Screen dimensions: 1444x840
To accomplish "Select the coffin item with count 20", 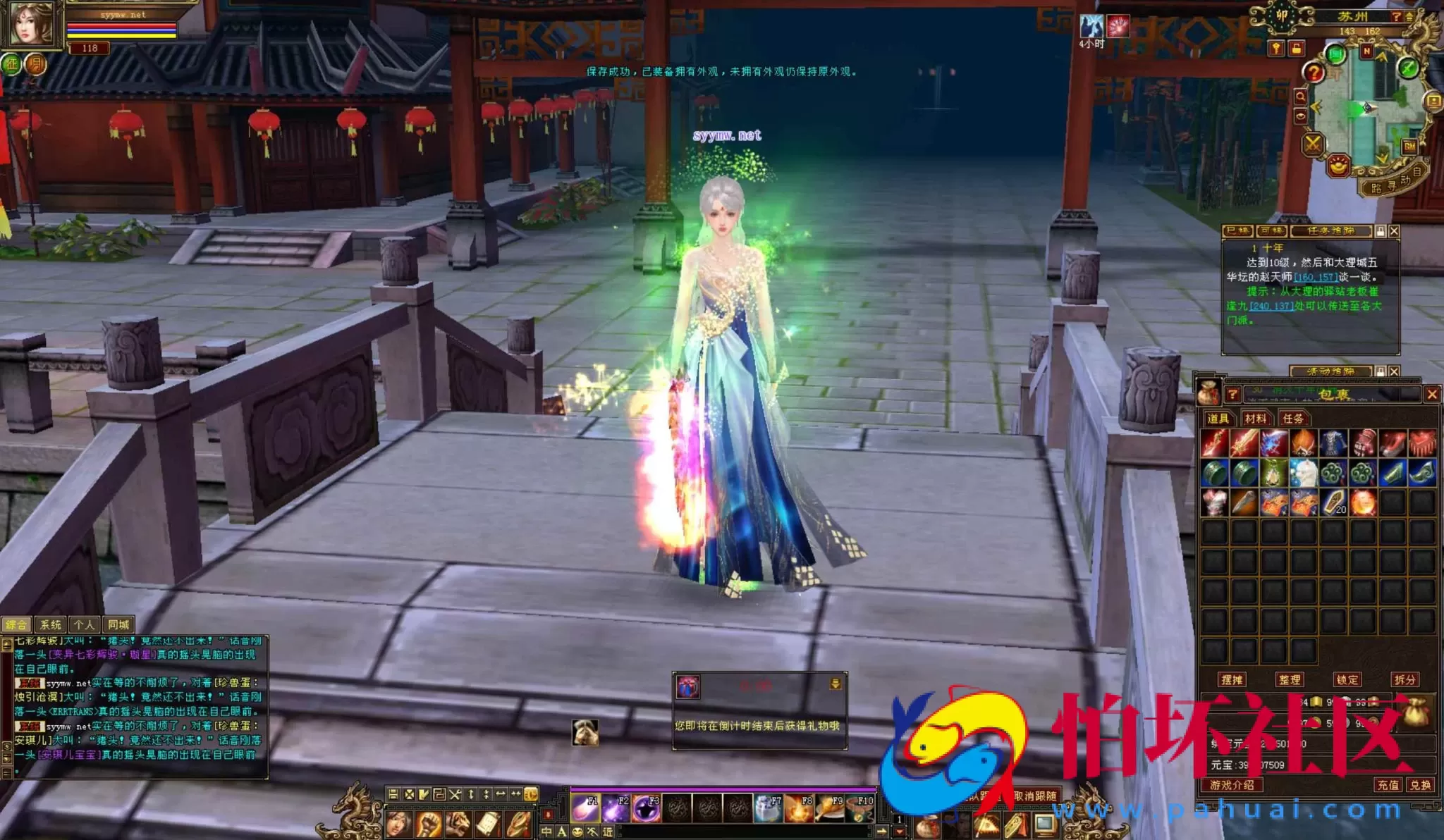I will (x=1333, y=503).
